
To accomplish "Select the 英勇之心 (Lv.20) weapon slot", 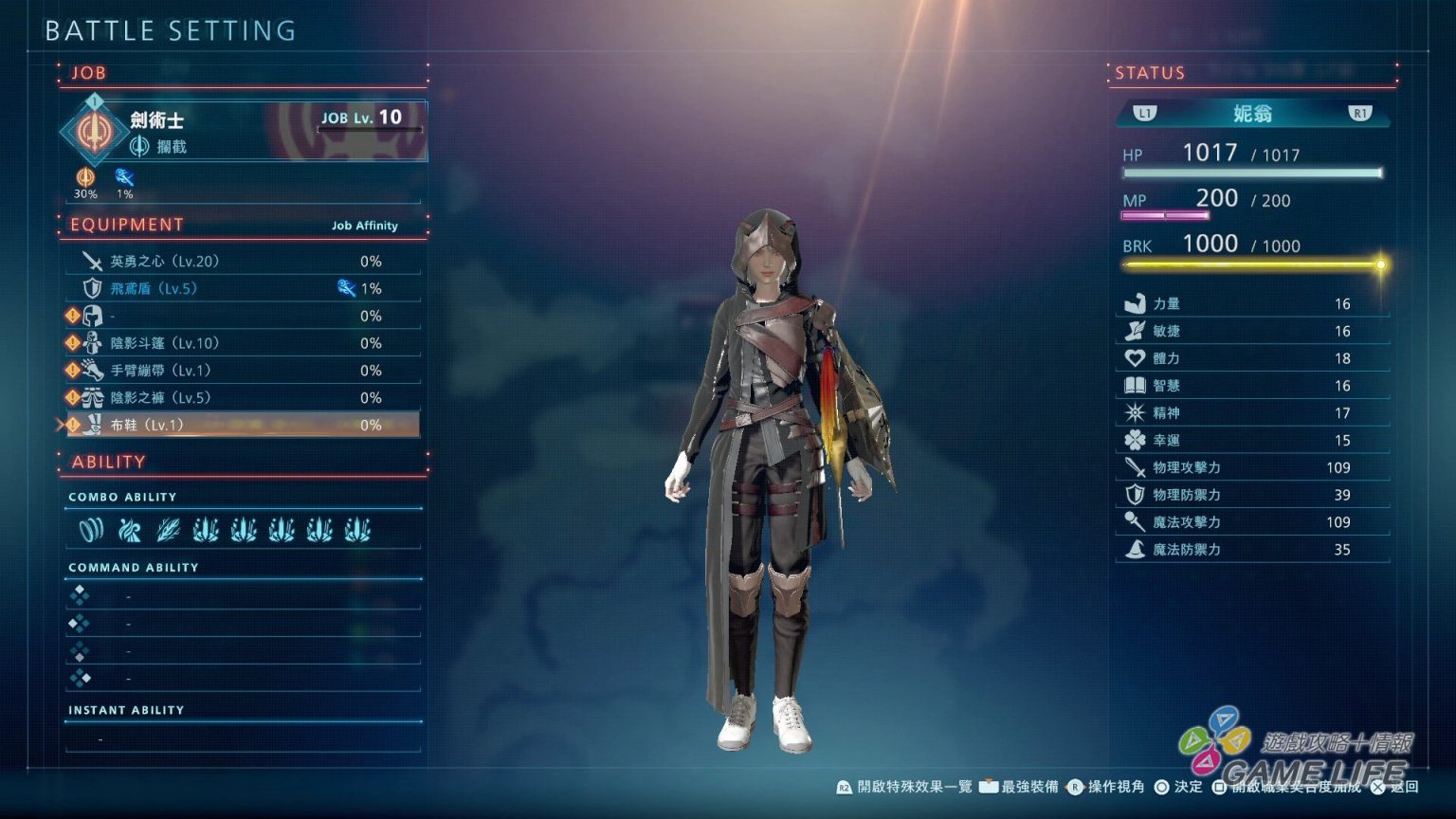I will 242,261.
